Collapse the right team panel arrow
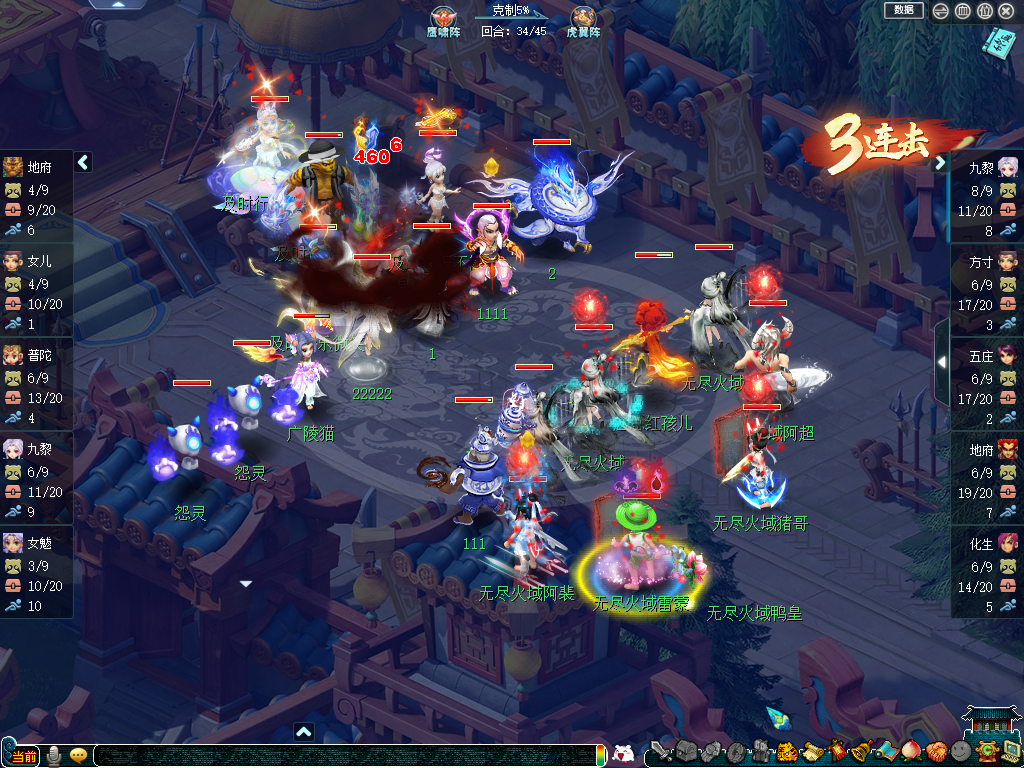The height and width of the screenshot is (768, 1024). pyautogui.click(x=940, y=163)
